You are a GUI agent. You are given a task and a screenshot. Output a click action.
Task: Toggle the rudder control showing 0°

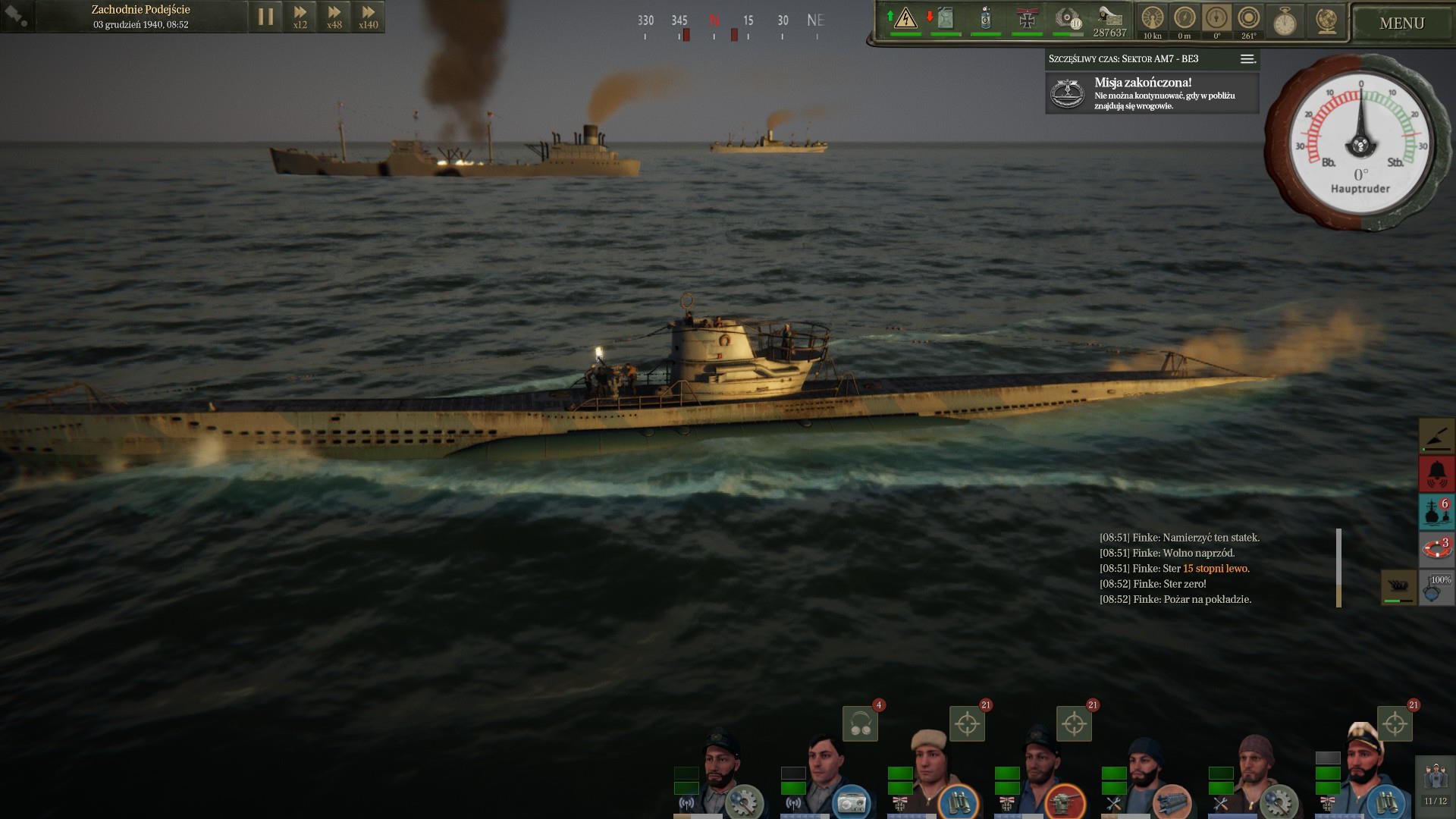tap(1216, 20)
